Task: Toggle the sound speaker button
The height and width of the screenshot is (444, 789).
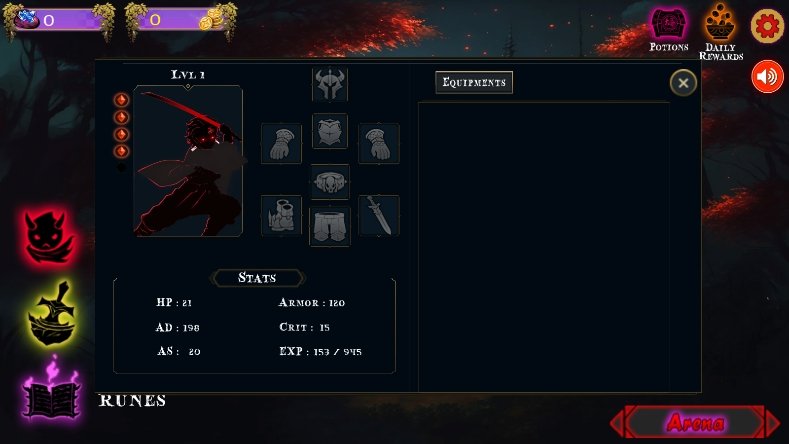Action: pos(767,77)
